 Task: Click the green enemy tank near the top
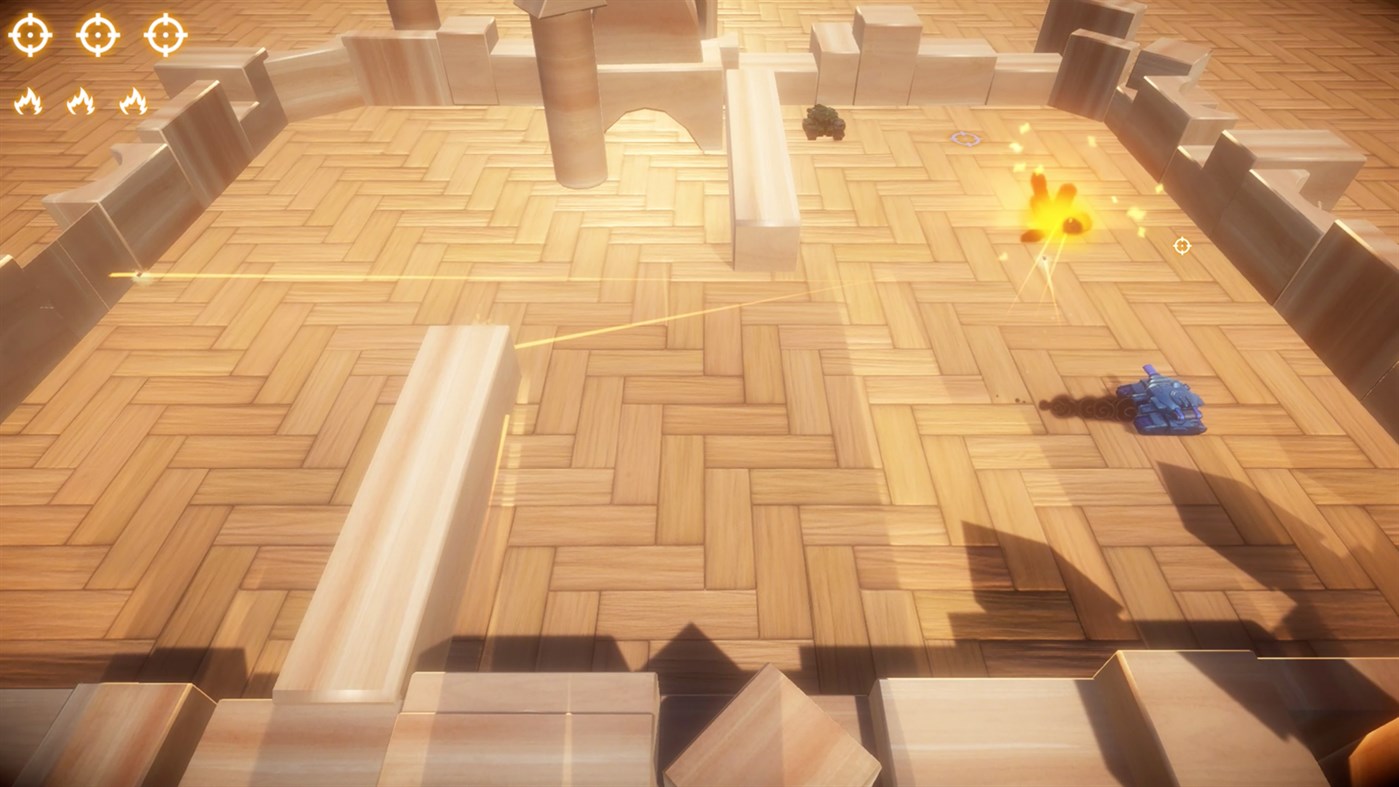pyautogui.click(x=822, y=120)
